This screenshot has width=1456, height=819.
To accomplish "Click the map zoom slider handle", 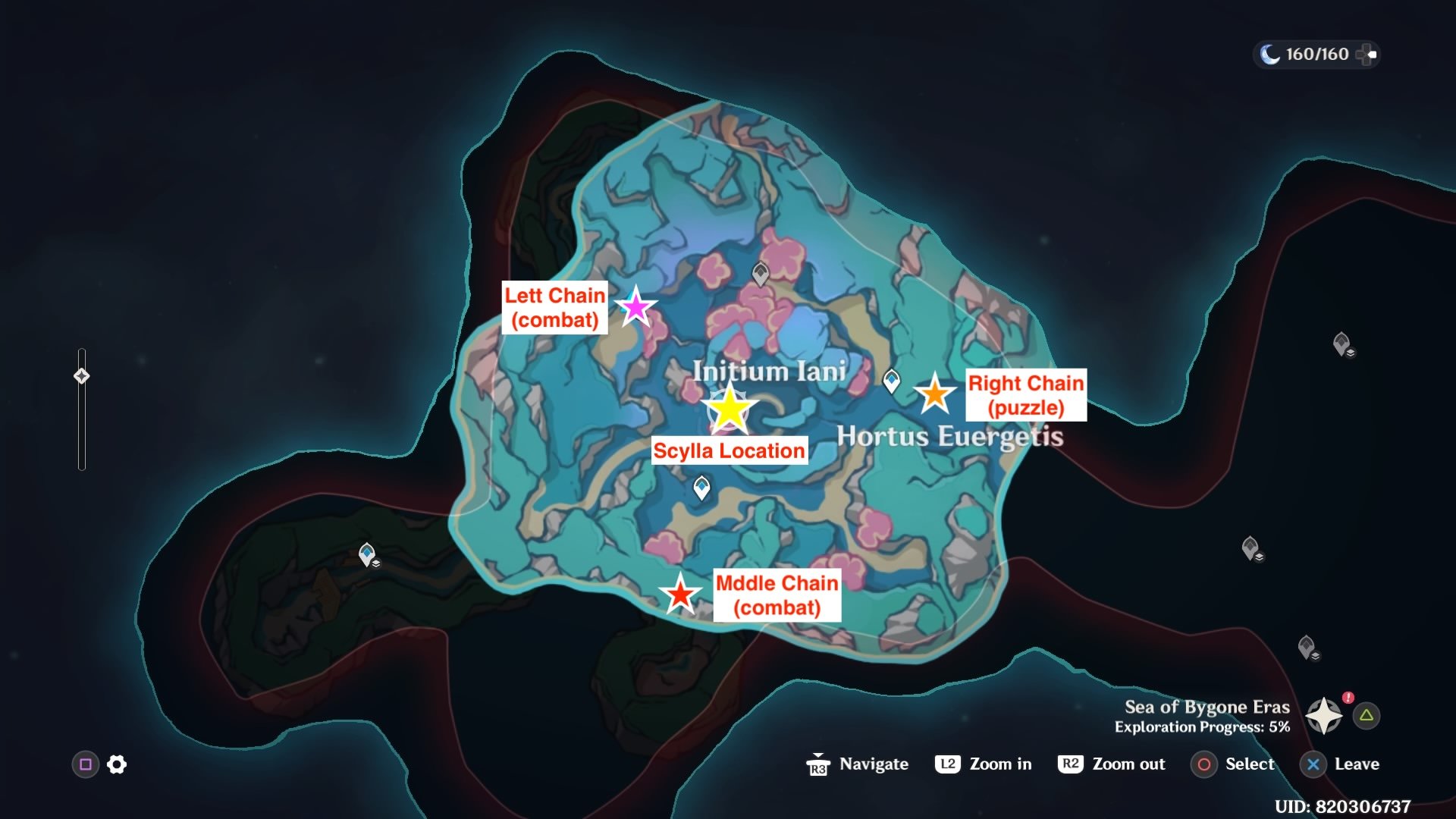I will pos(82,376).
